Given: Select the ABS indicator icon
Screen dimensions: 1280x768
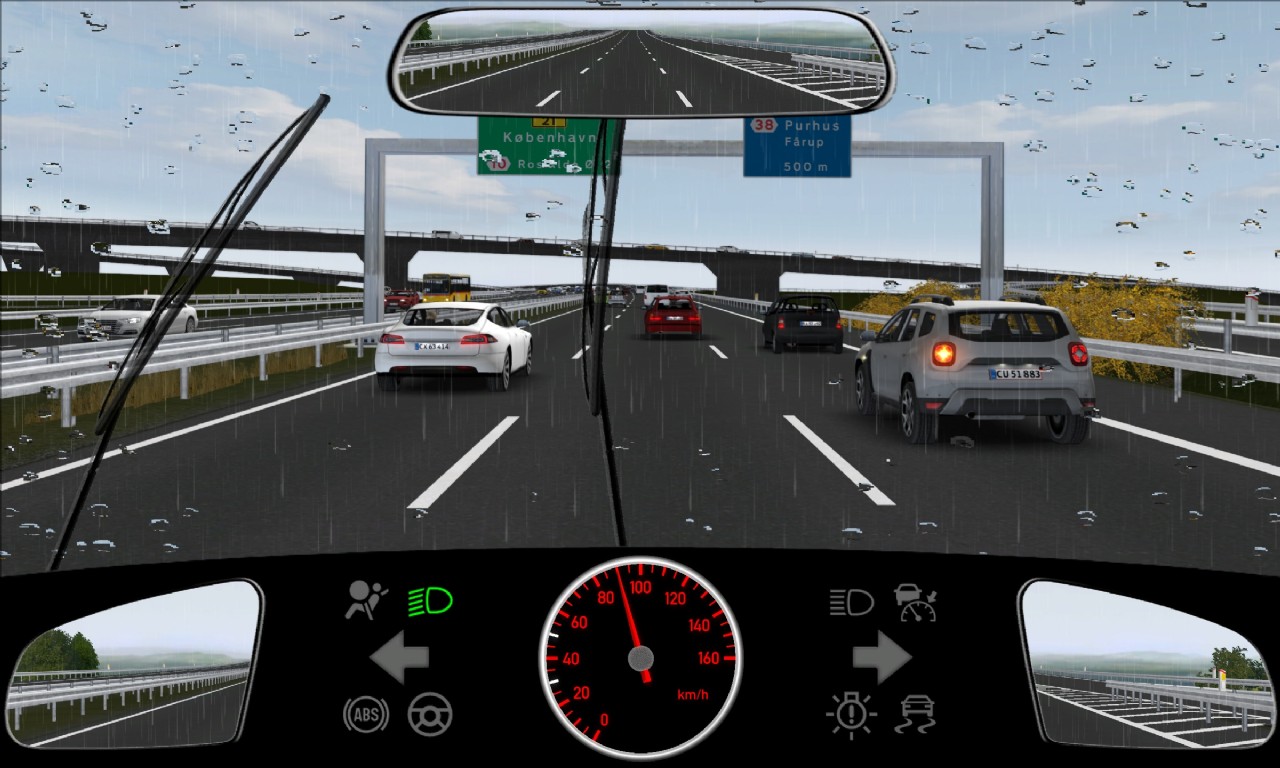Looking at the screenshot, I should point(365,714).
